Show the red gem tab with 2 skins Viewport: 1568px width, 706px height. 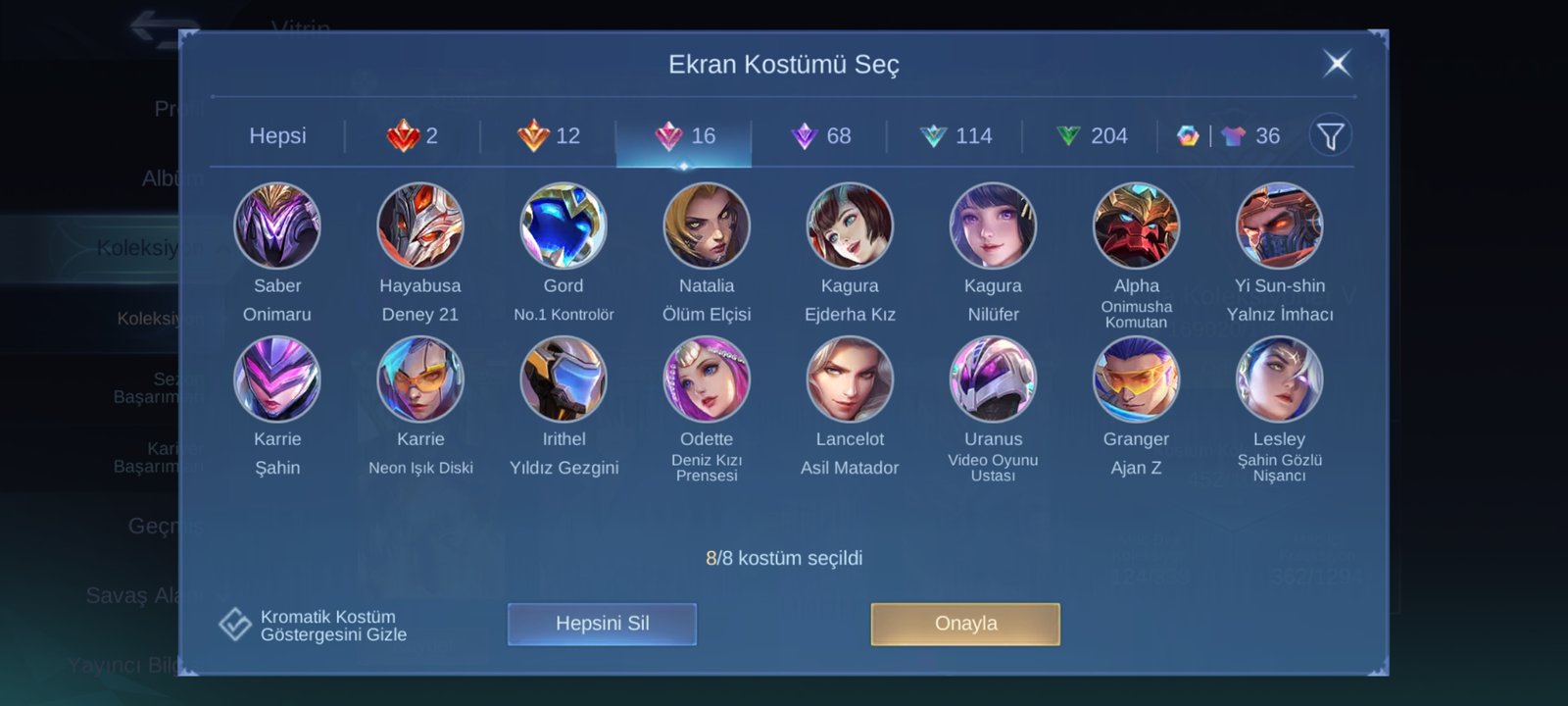(x=413, y=136)
